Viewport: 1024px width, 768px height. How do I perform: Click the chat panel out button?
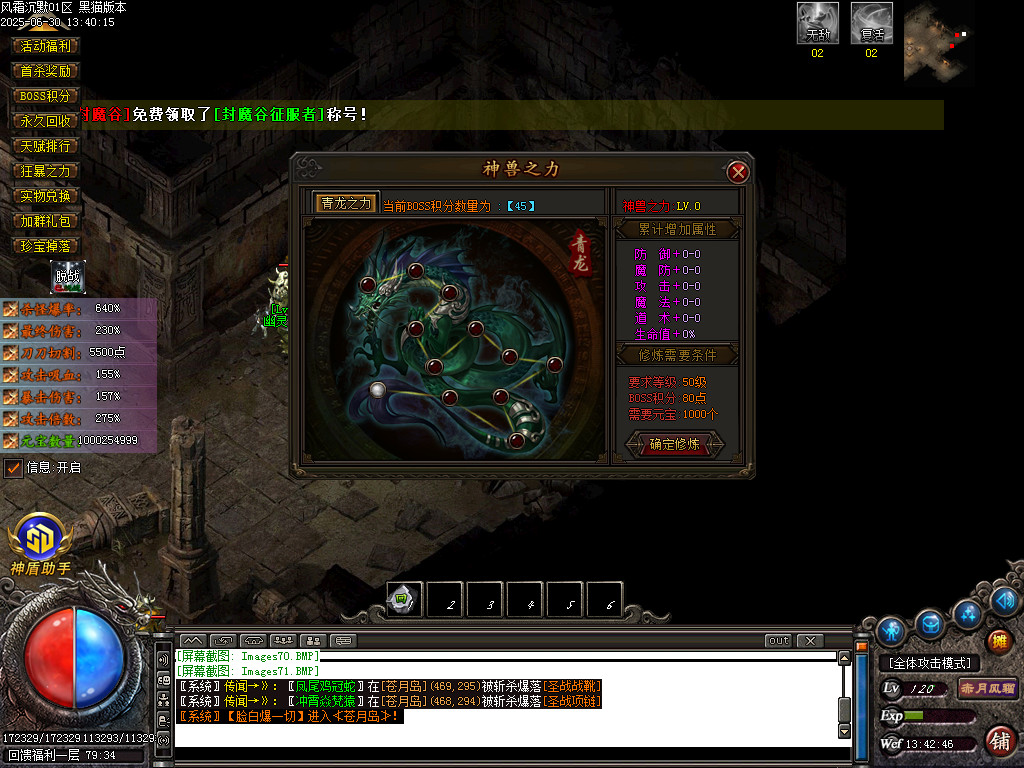pos(778,640)
